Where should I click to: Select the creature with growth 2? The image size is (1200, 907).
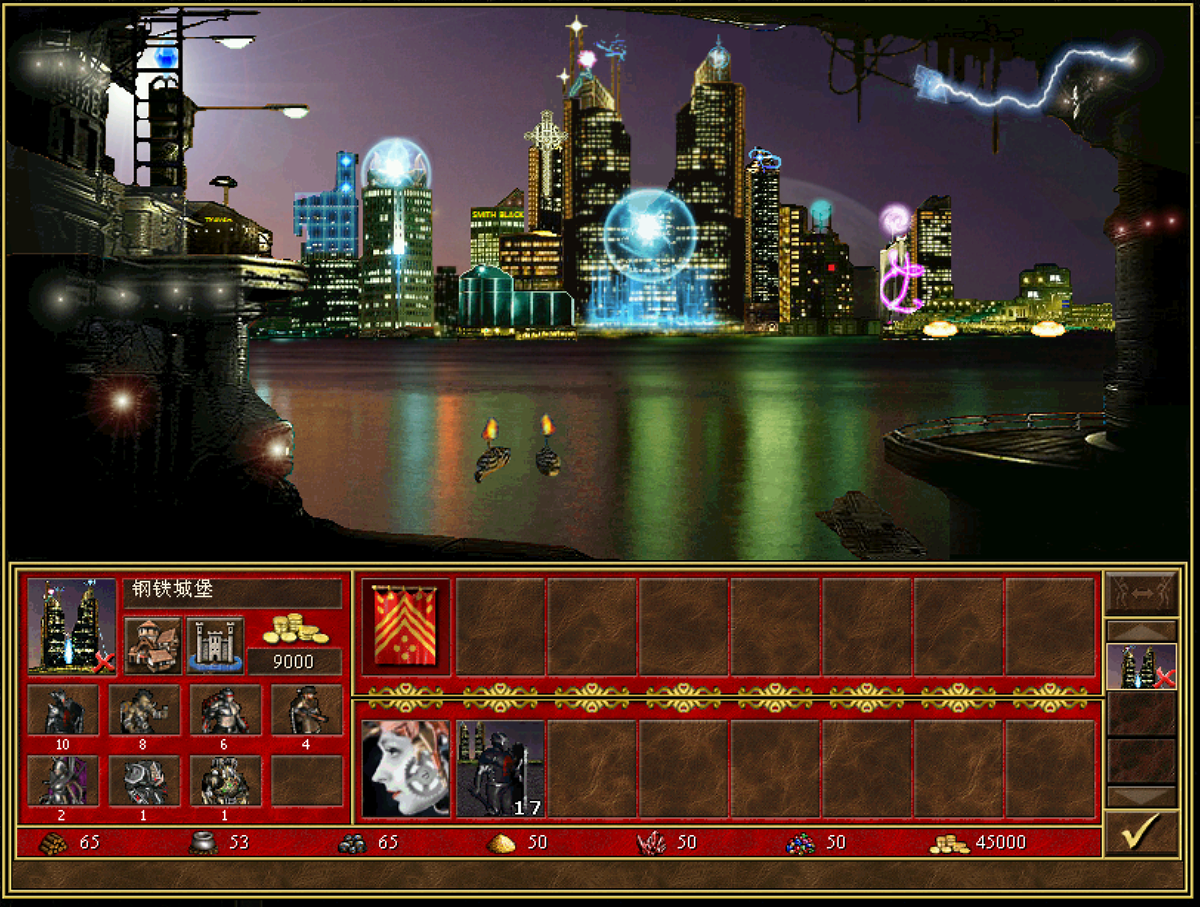(x=63, y=781)
